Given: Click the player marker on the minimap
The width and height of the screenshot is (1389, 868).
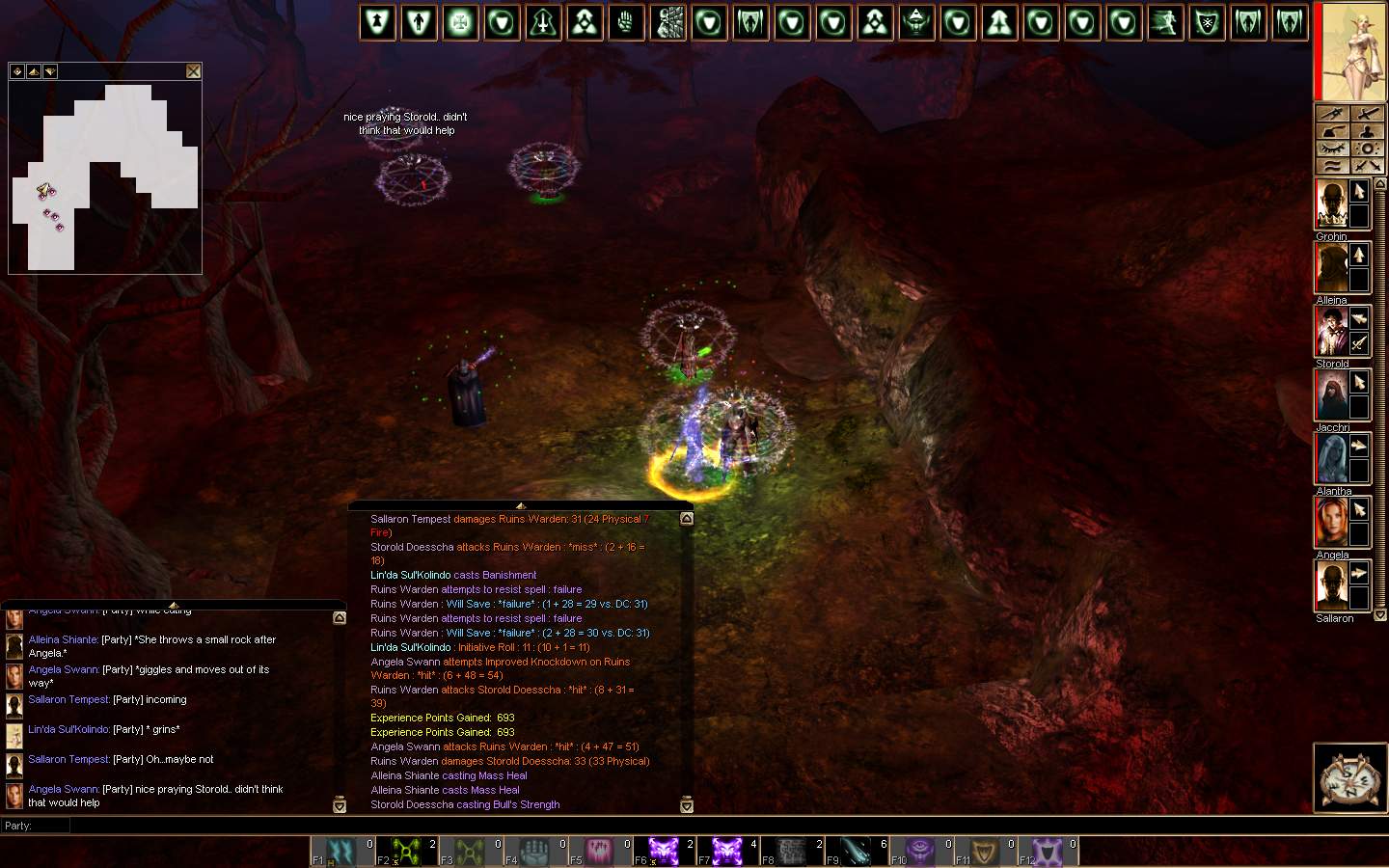Looking at the screenshot, I should [x=43, y=190].
